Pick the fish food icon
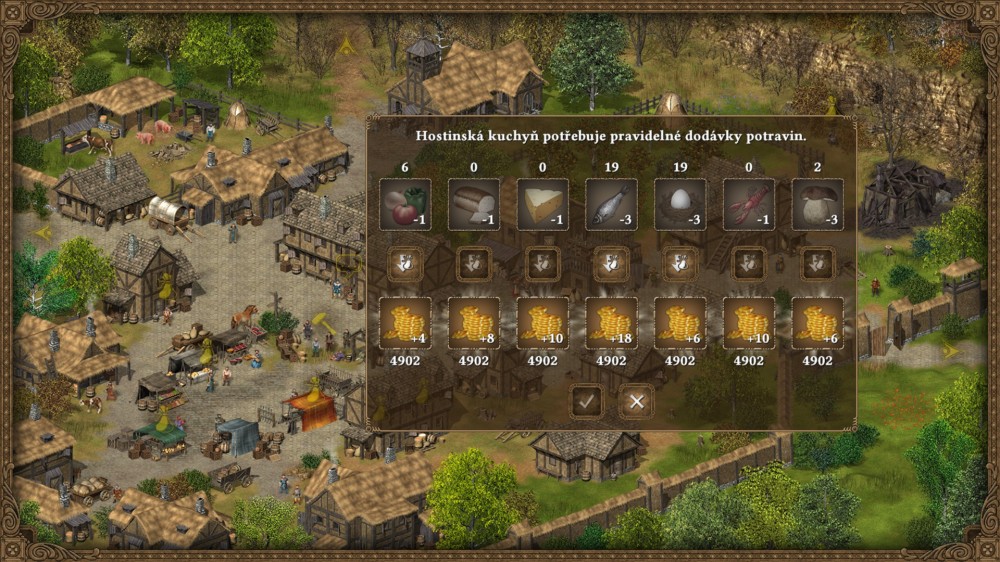The height and width of the screenshot is (562, 1000). [x=611, y=205]
